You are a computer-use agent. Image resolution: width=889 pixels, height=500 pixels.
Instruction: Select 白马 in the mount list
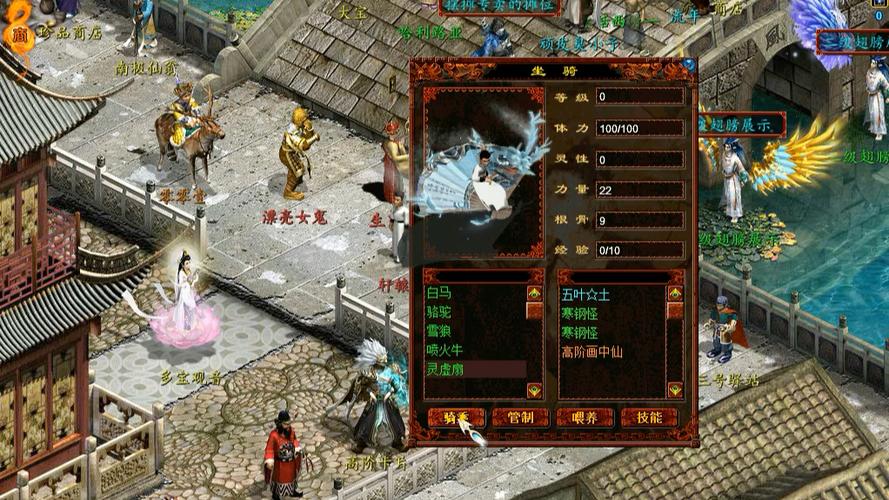[439, 294]
